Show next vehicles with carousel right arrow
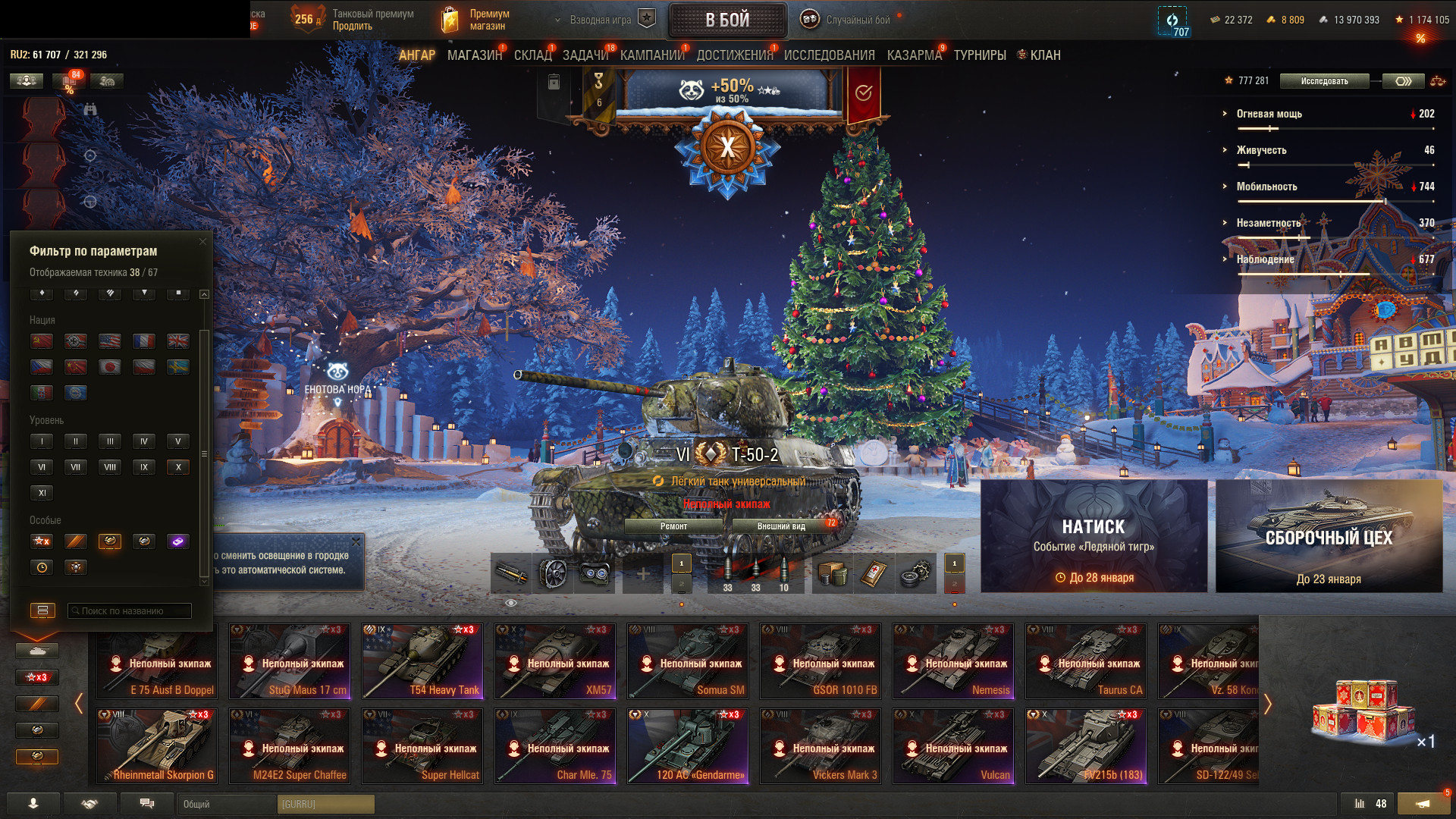 tap(1267, 704)
